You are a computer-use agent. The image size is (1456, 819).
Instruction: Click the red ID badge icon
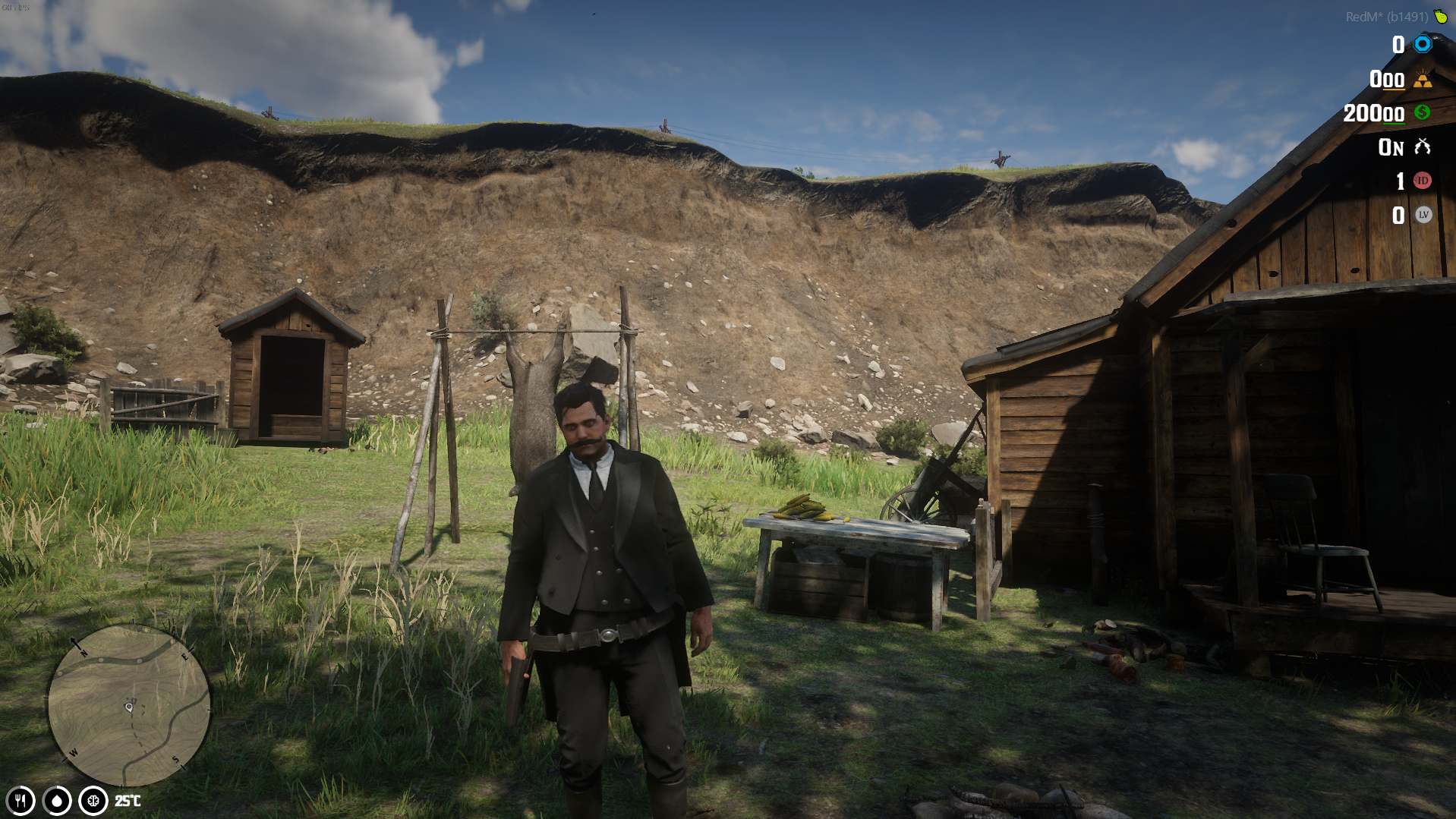pyautogui.click(x=1421, y=181)
